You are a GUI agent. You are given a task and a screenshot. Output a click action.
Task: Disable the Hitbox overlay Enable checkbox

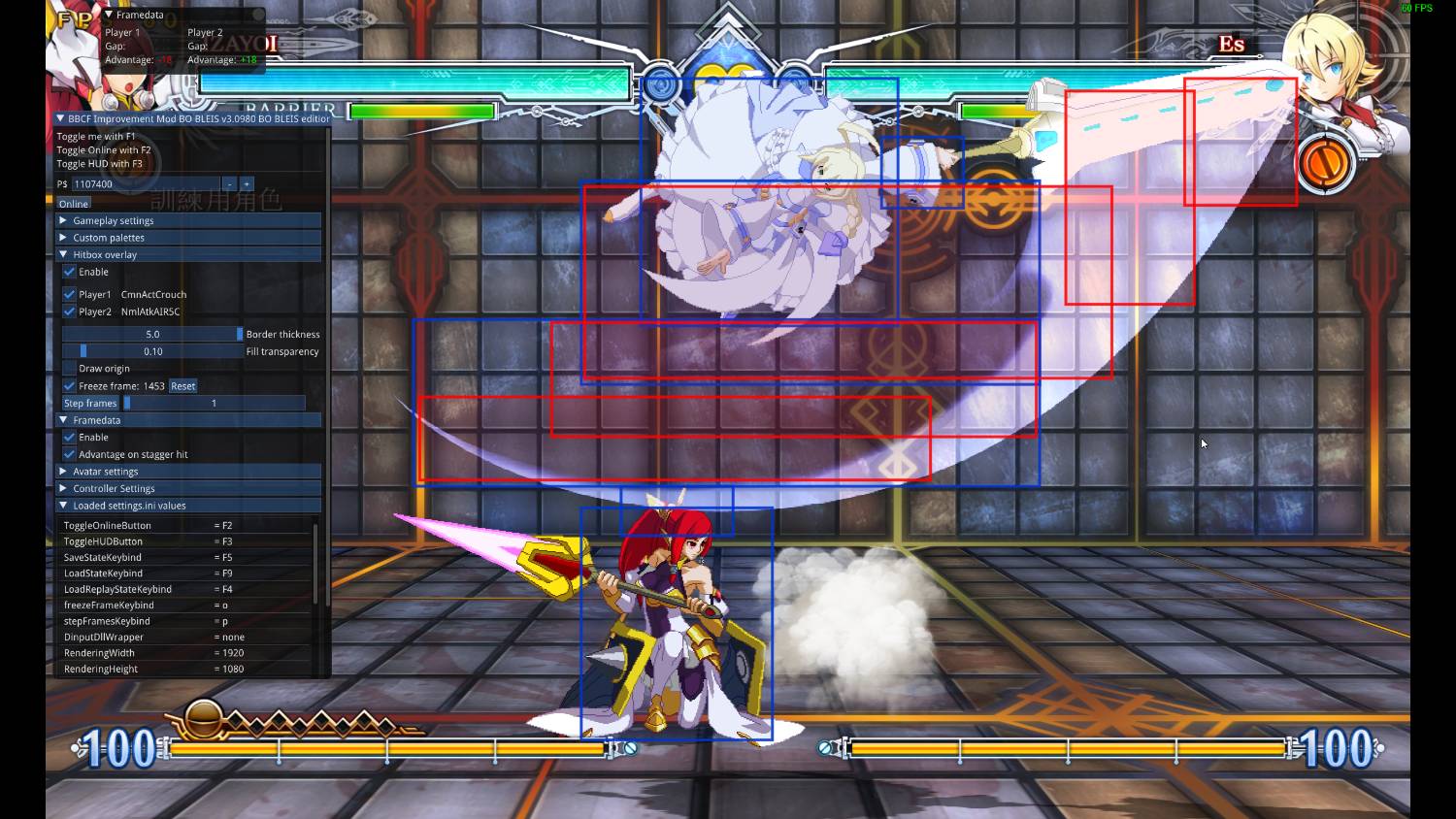click(x=68, y=272)
